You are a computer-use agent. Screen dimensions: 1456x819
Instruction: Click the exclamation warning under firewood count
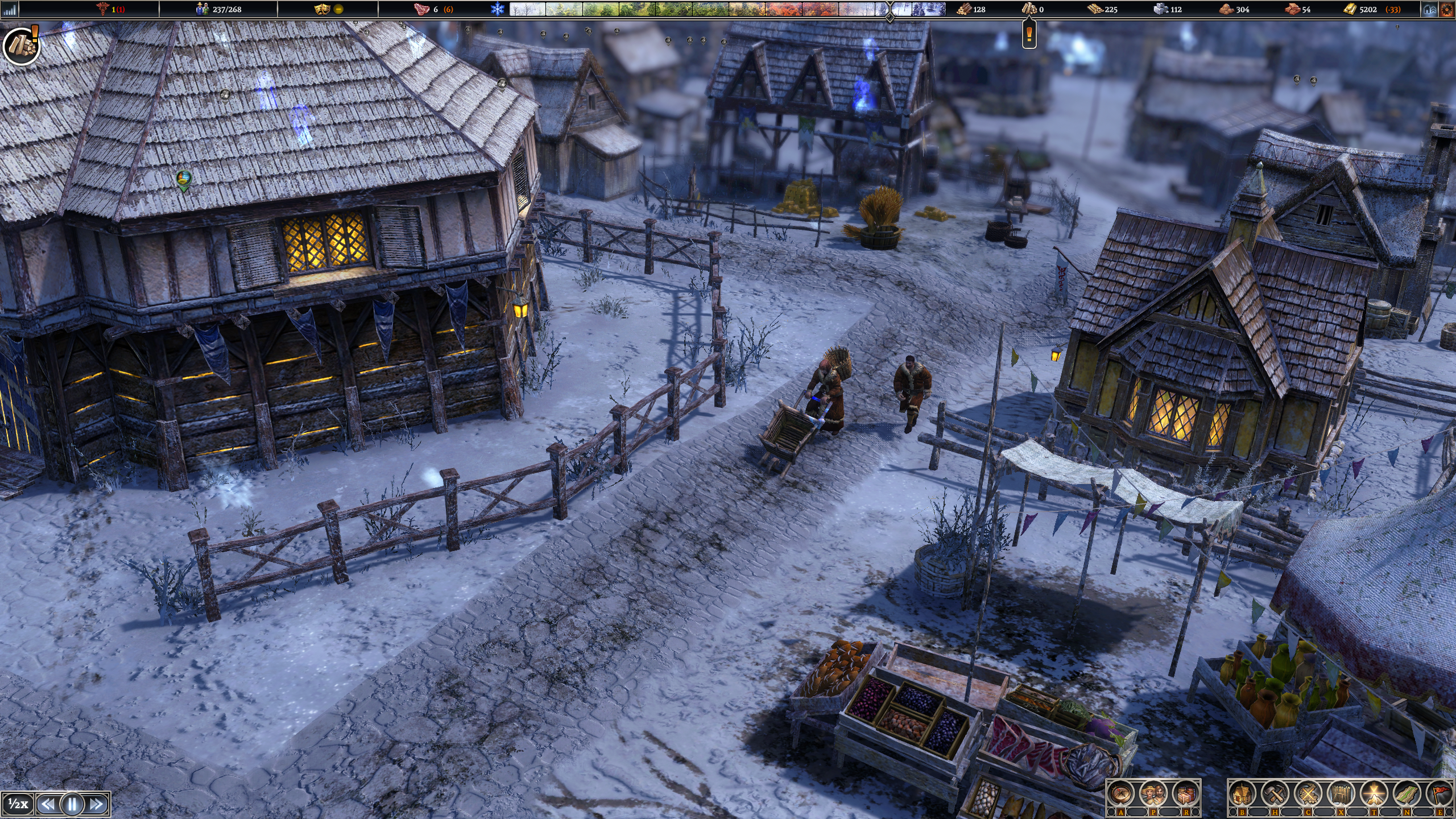[x=1029, y=35]
